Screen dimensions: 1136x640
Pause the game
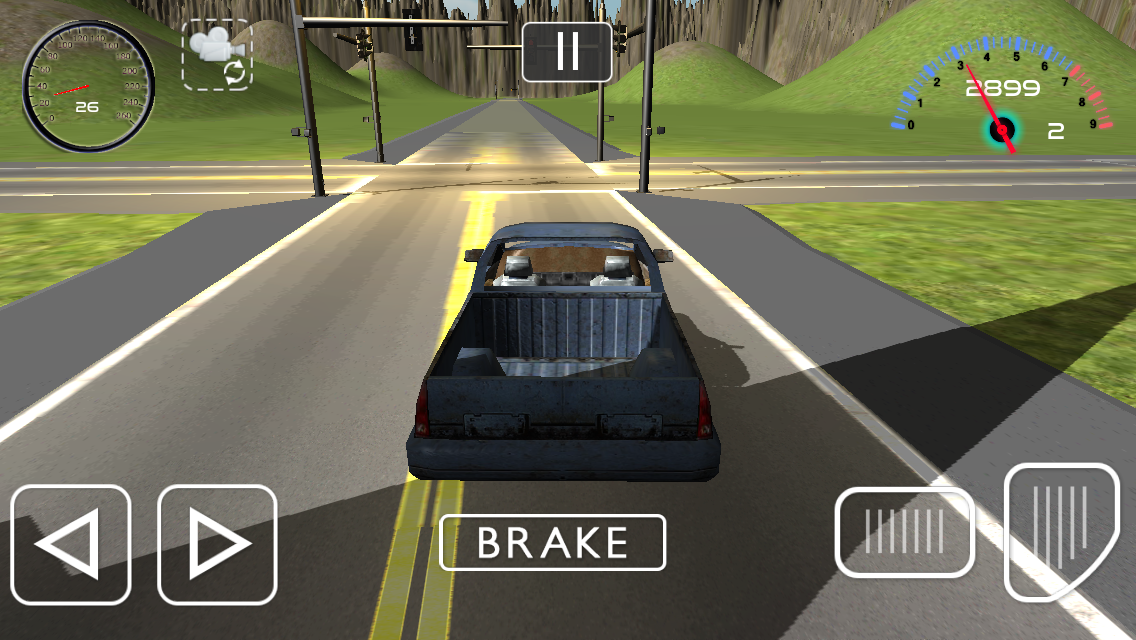tap(567, 51)
